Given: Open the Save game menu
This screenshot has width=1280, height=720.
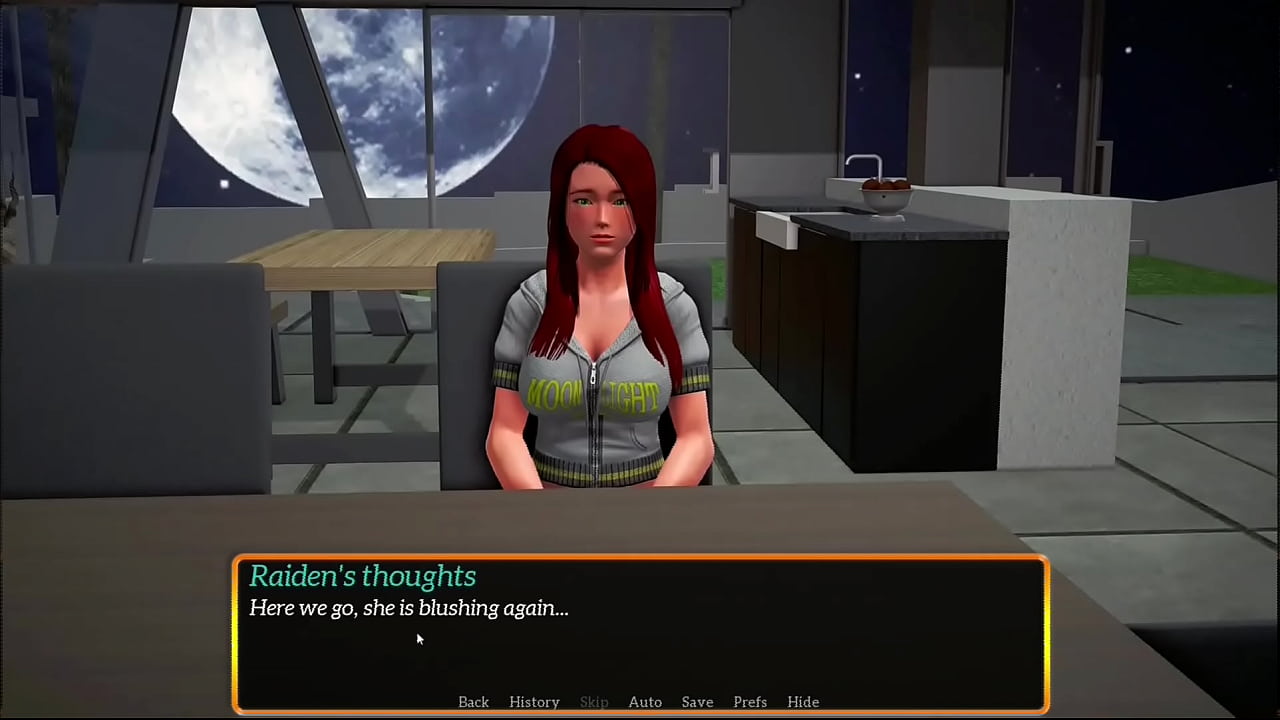Looking at the screenshot, I should coord(697,702).
